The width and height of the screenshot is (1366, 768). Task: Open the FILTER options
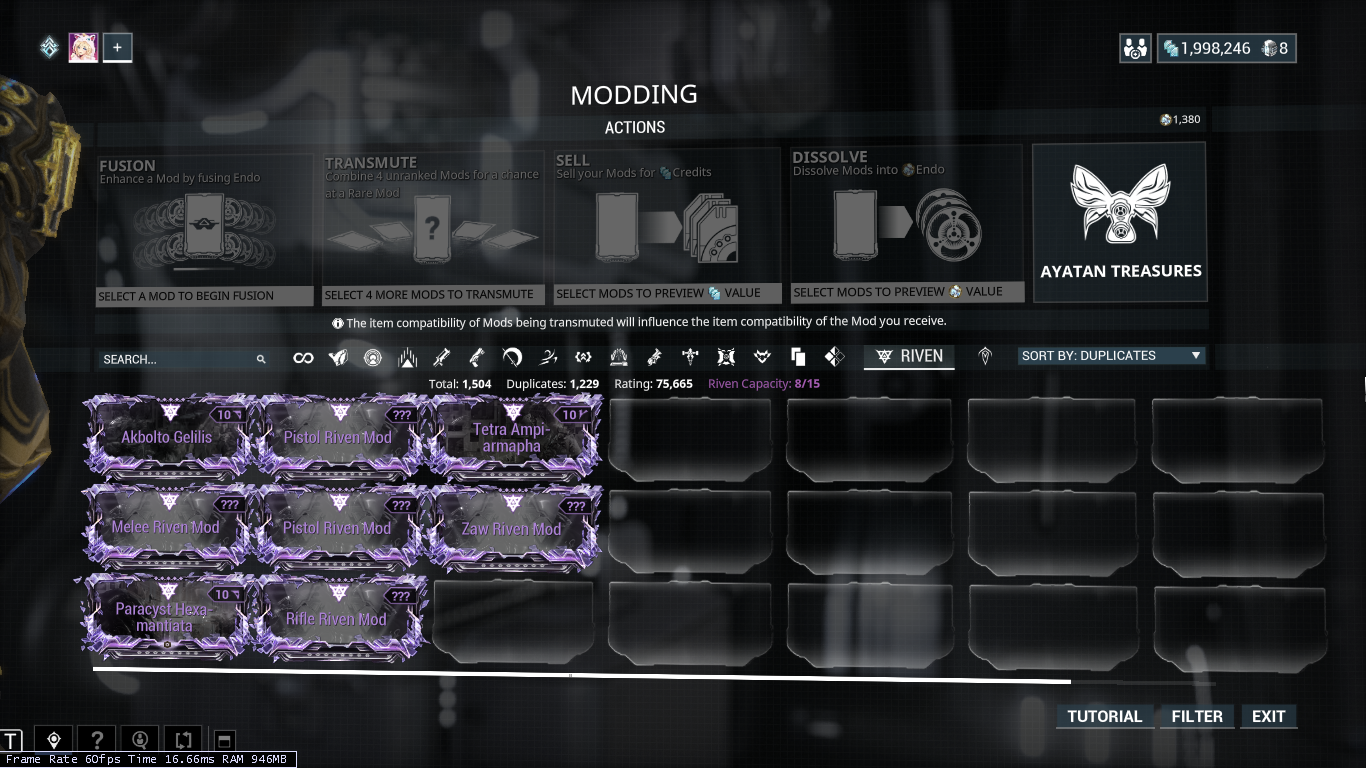pos(1196,716)
